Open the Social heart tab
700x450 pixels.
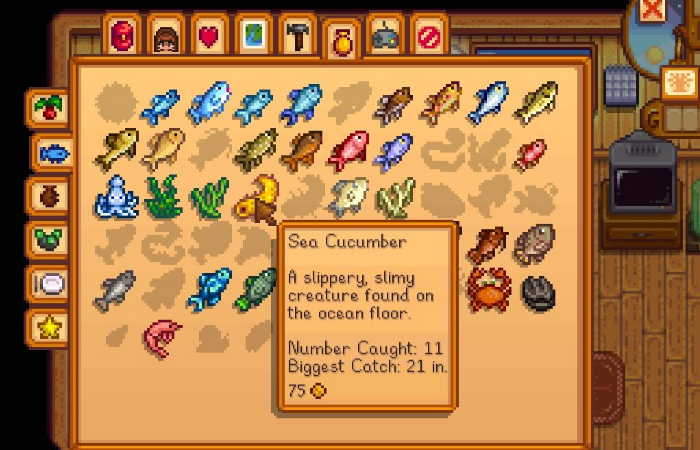pos(210,36)
